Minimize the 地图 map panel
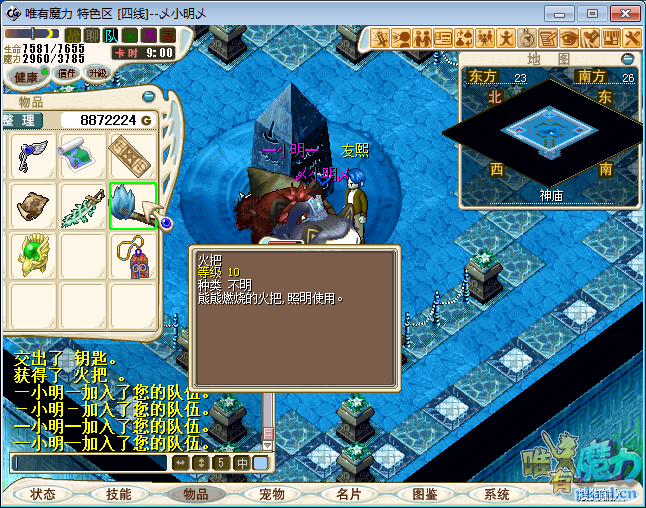 628,59
